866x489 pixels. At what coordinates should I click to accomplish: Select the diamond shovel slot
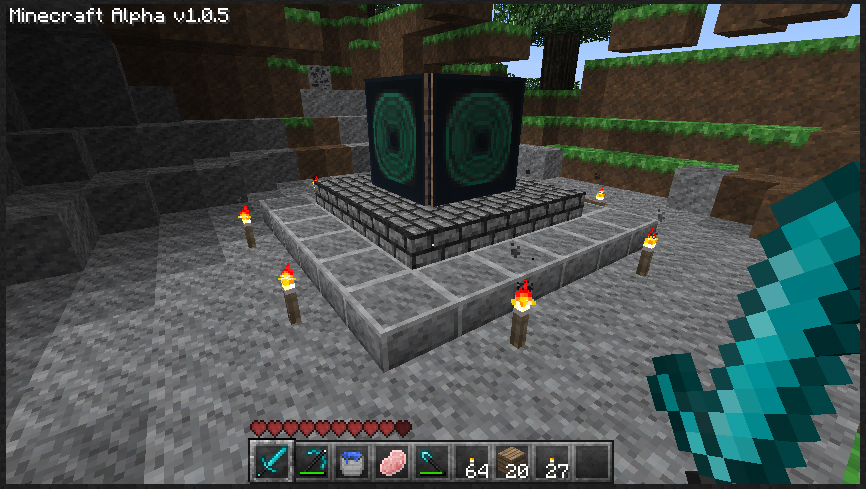click(431, 462)
